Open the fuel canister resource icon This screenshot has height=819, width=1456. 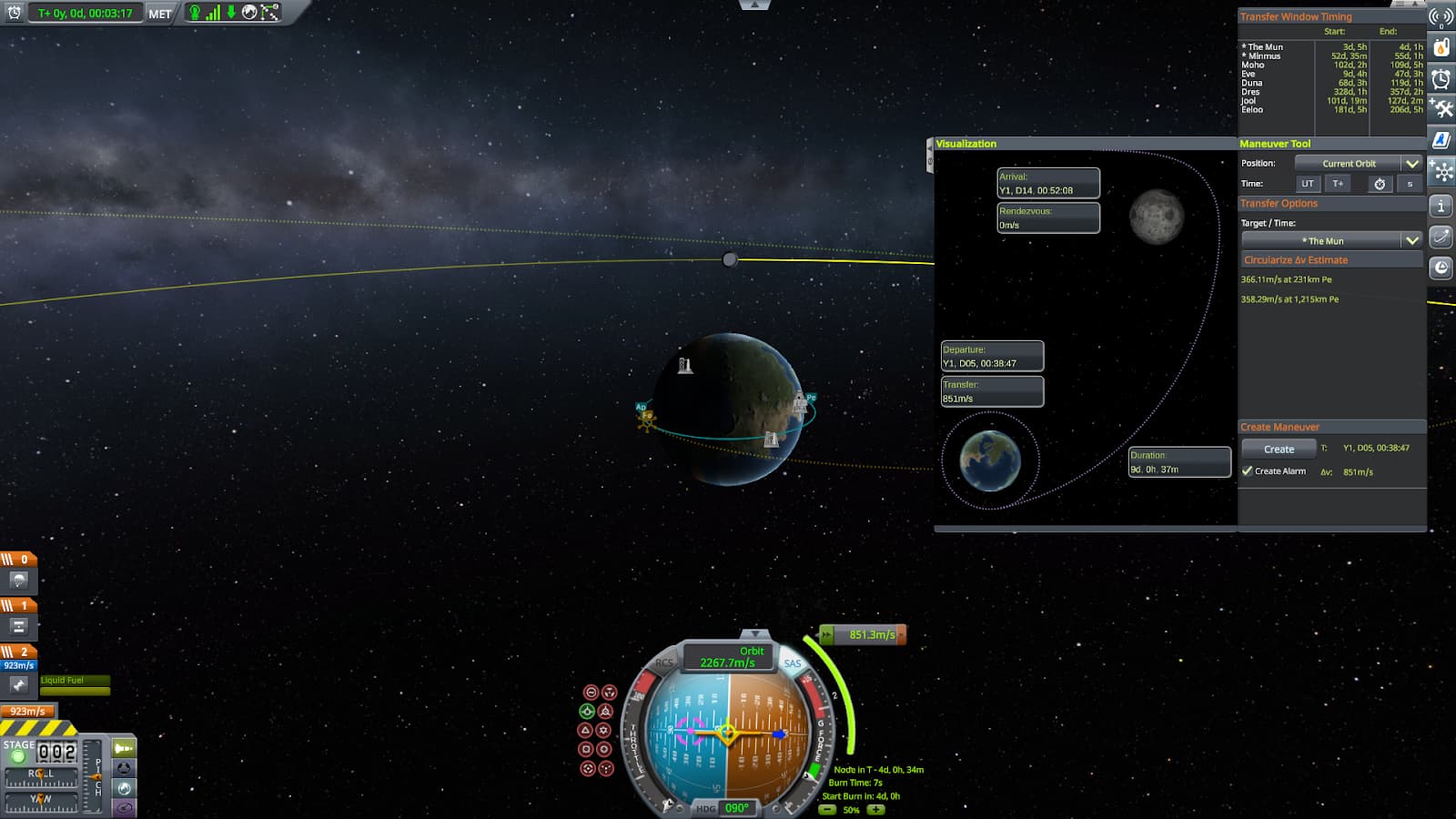pyautogui.click(x=1441, y=47)
